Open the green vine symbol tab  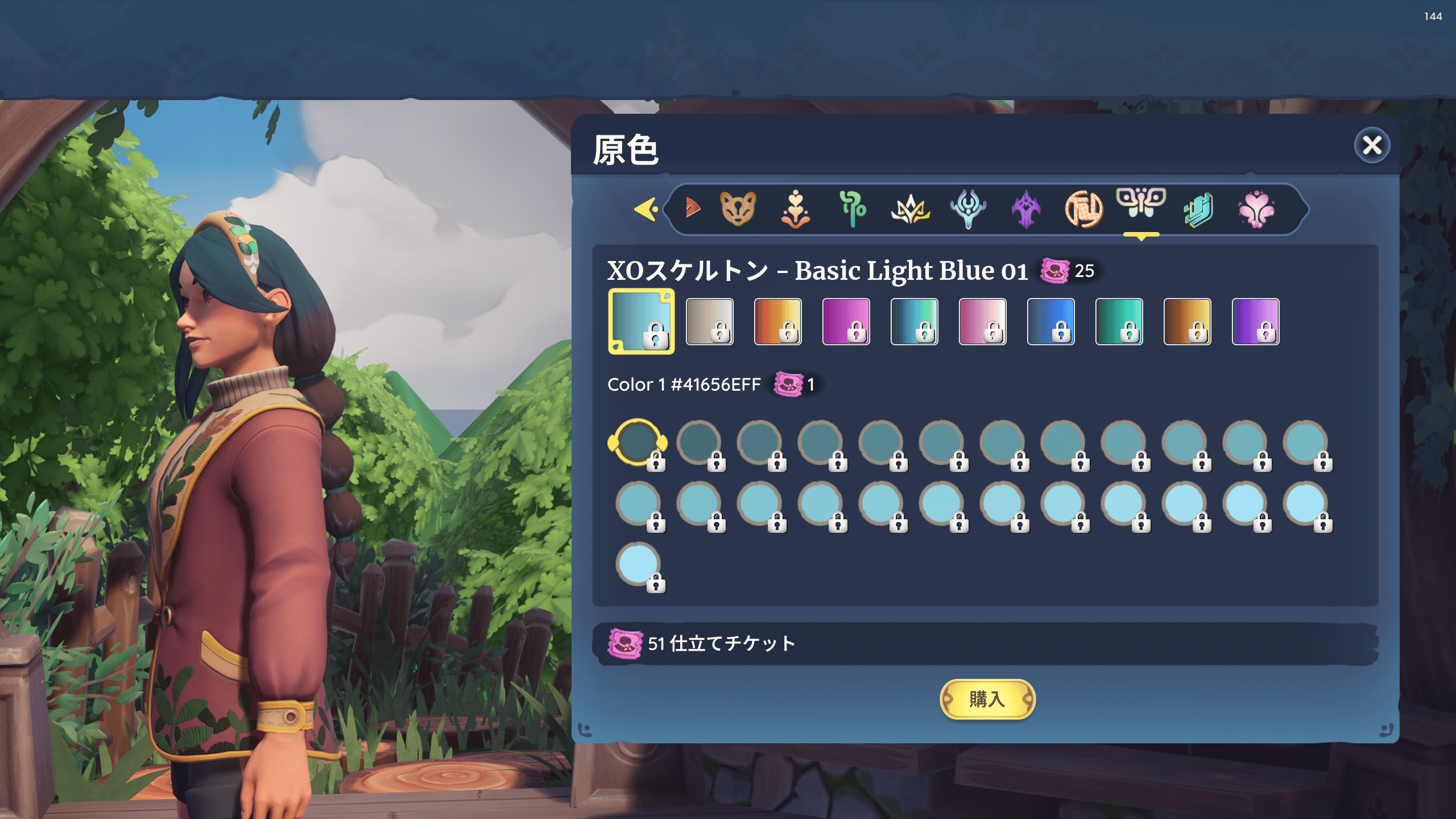pyautogui.click(x=852, y=209)
